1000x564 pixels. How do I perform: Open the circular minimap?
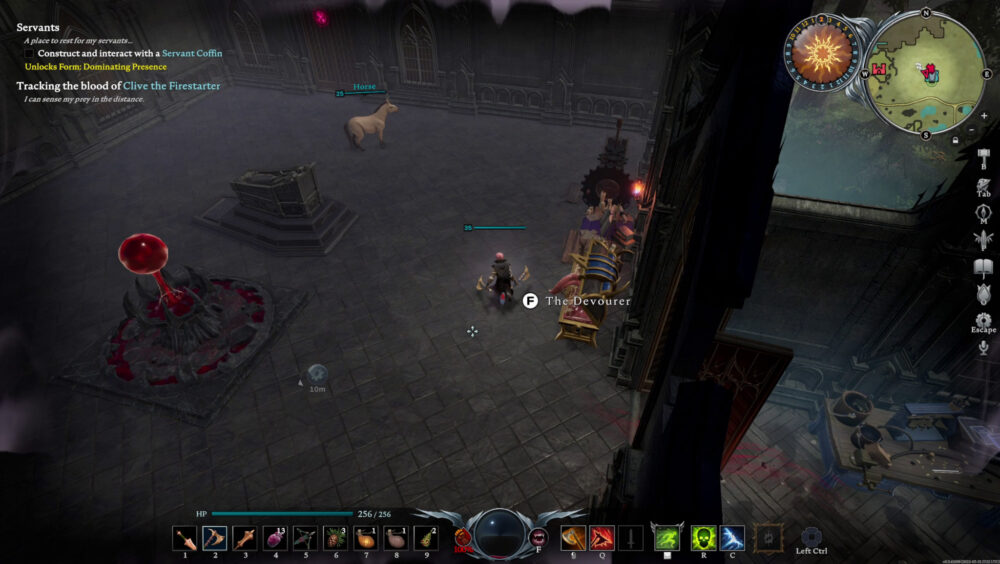(925, 72)
